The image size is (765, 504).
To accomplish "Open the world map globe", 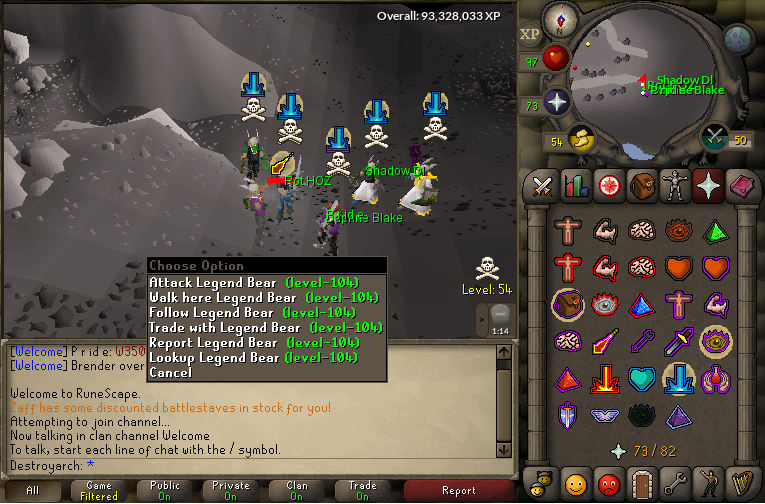I will 738,38.
